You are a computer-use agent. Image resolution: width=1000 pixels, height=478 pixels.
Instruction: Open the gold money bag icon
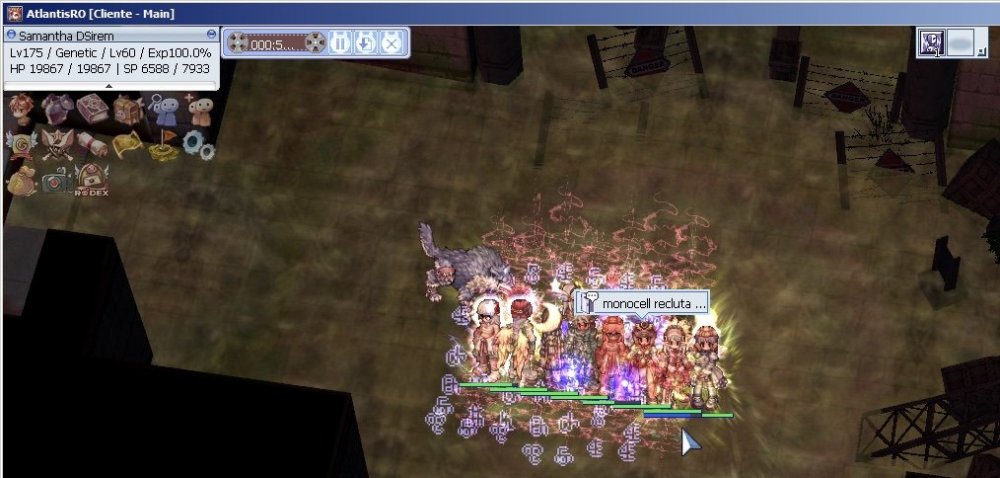pos(20,181)
